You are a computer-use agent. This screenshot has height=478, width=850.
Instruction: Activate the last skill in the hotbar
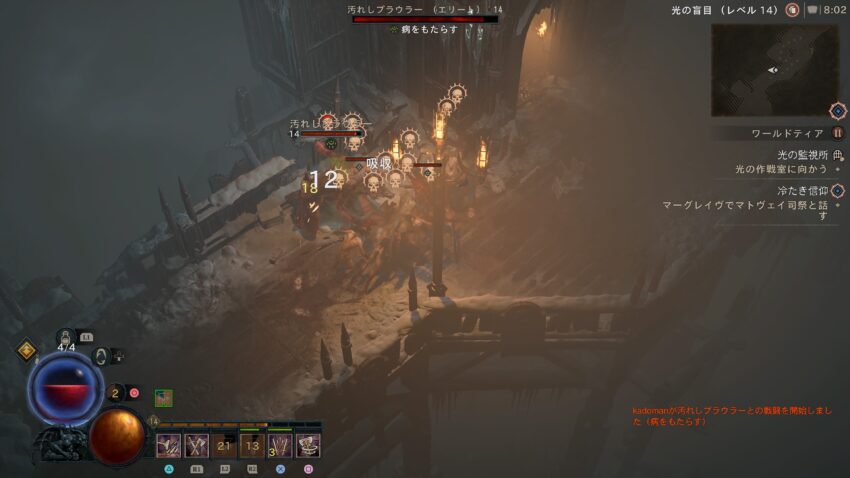coord(308,445)
